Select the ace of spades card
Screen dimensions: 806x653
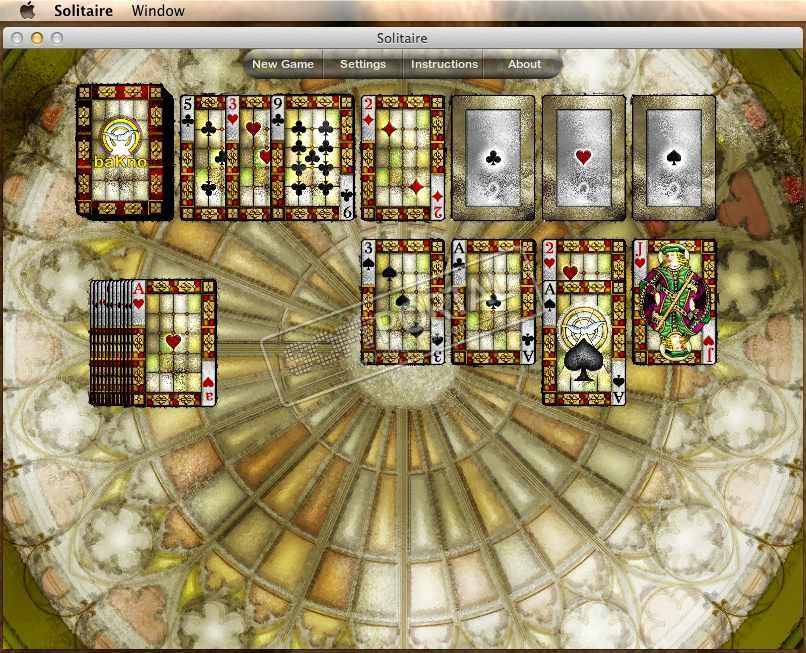[584, 350]
